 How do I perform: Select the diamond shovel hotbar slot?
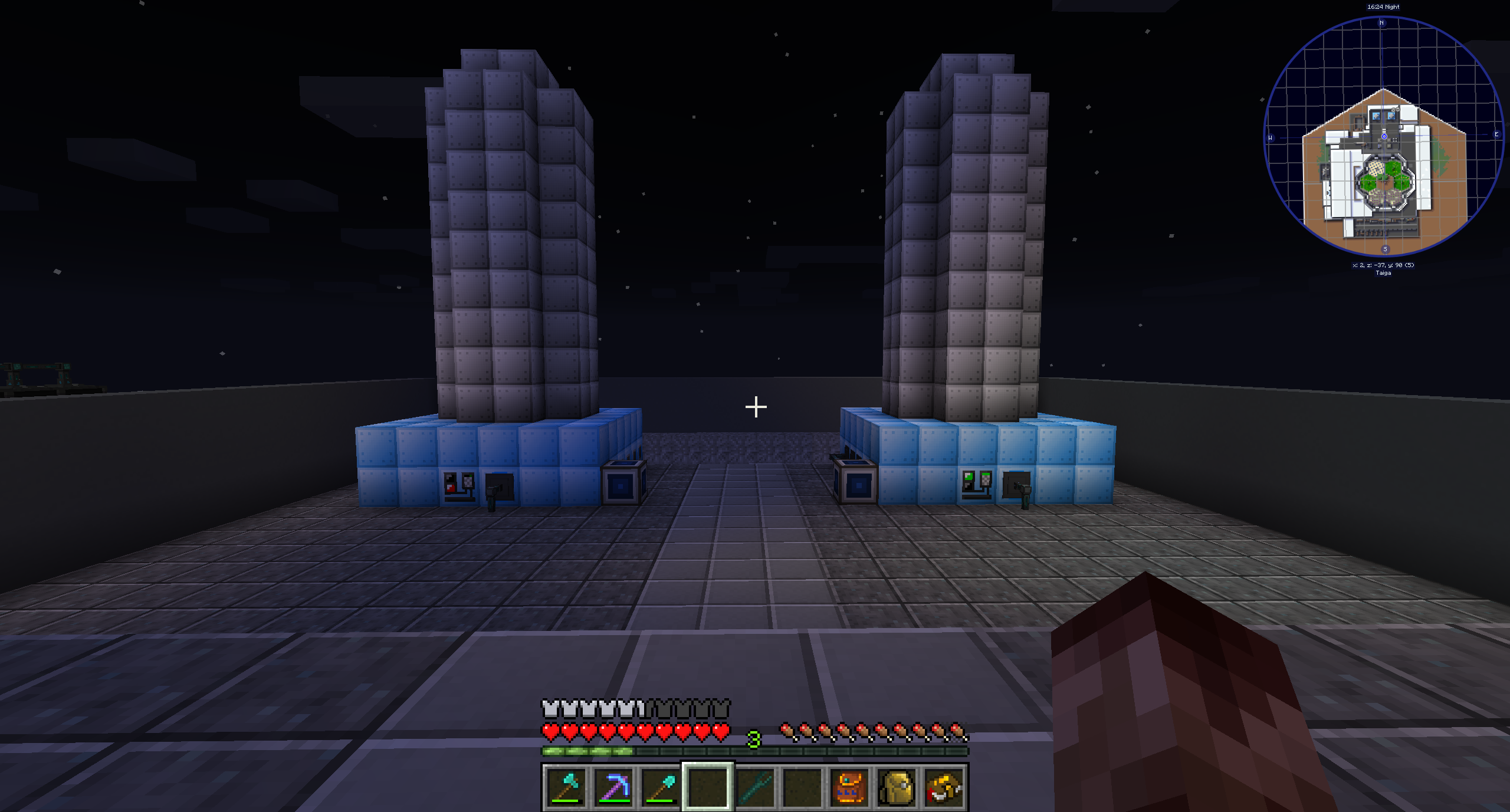(661, 787)
